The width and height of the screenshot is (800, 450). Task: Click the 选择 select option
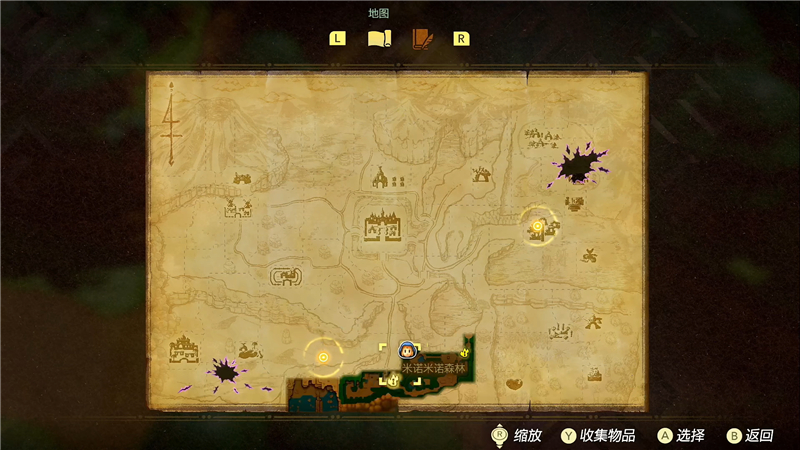click(681, 435)
